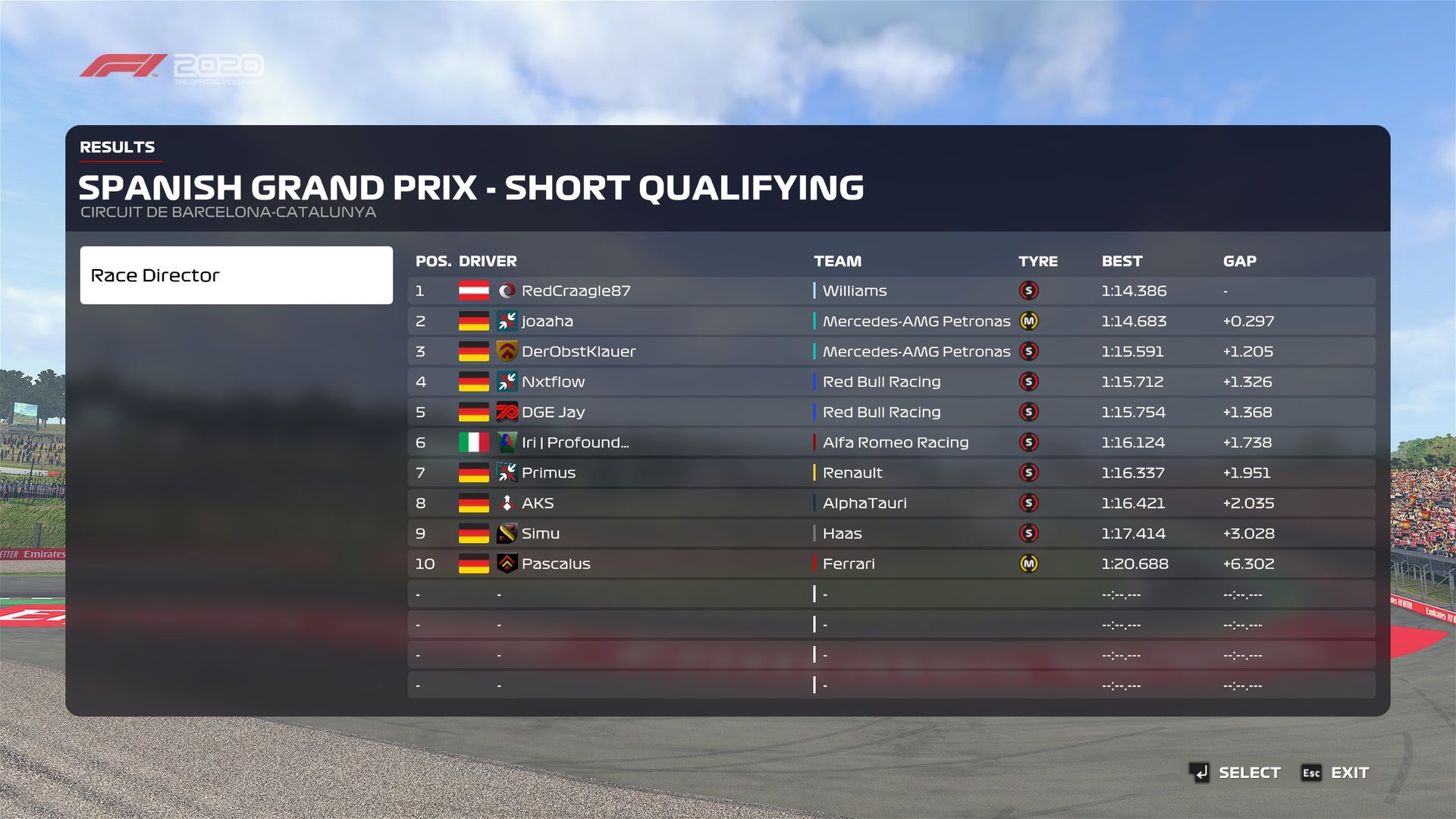Click the SELECT button

click(1235, 773)
